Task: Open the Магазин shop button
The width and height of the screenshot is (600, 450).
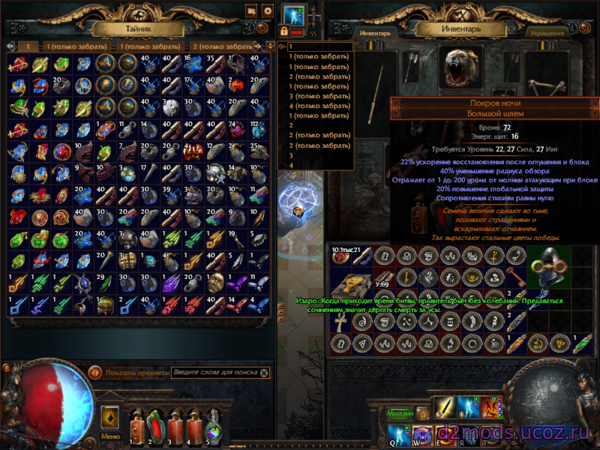Action: tap(400, 411)
